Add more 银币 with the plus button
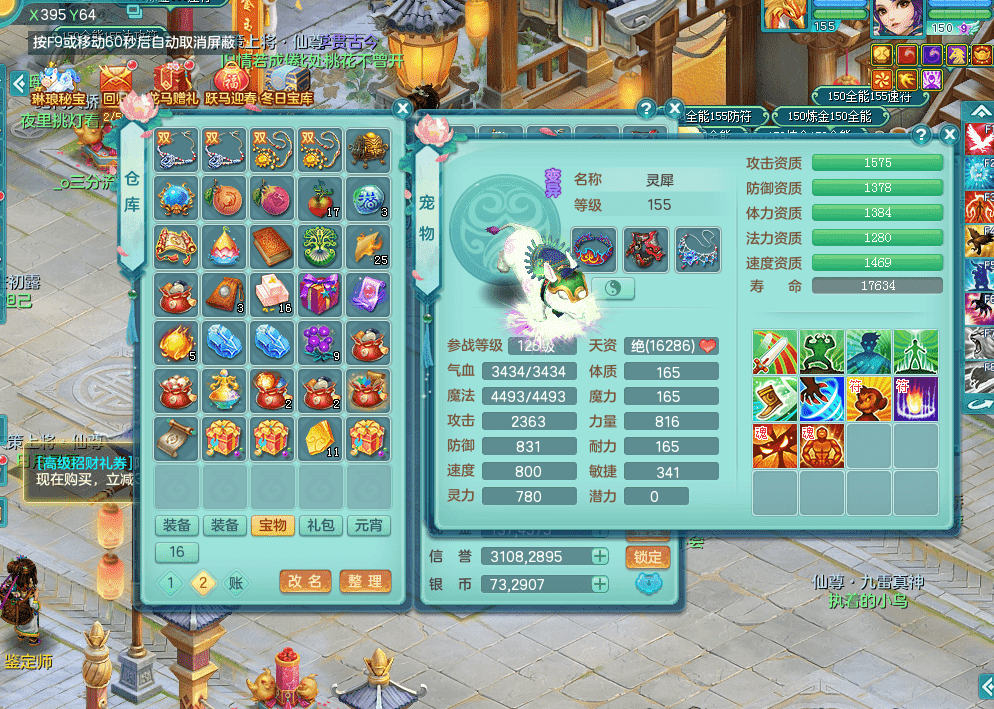Image resolution: width=994 pixels, height=709 pixels. coord(600,584)
